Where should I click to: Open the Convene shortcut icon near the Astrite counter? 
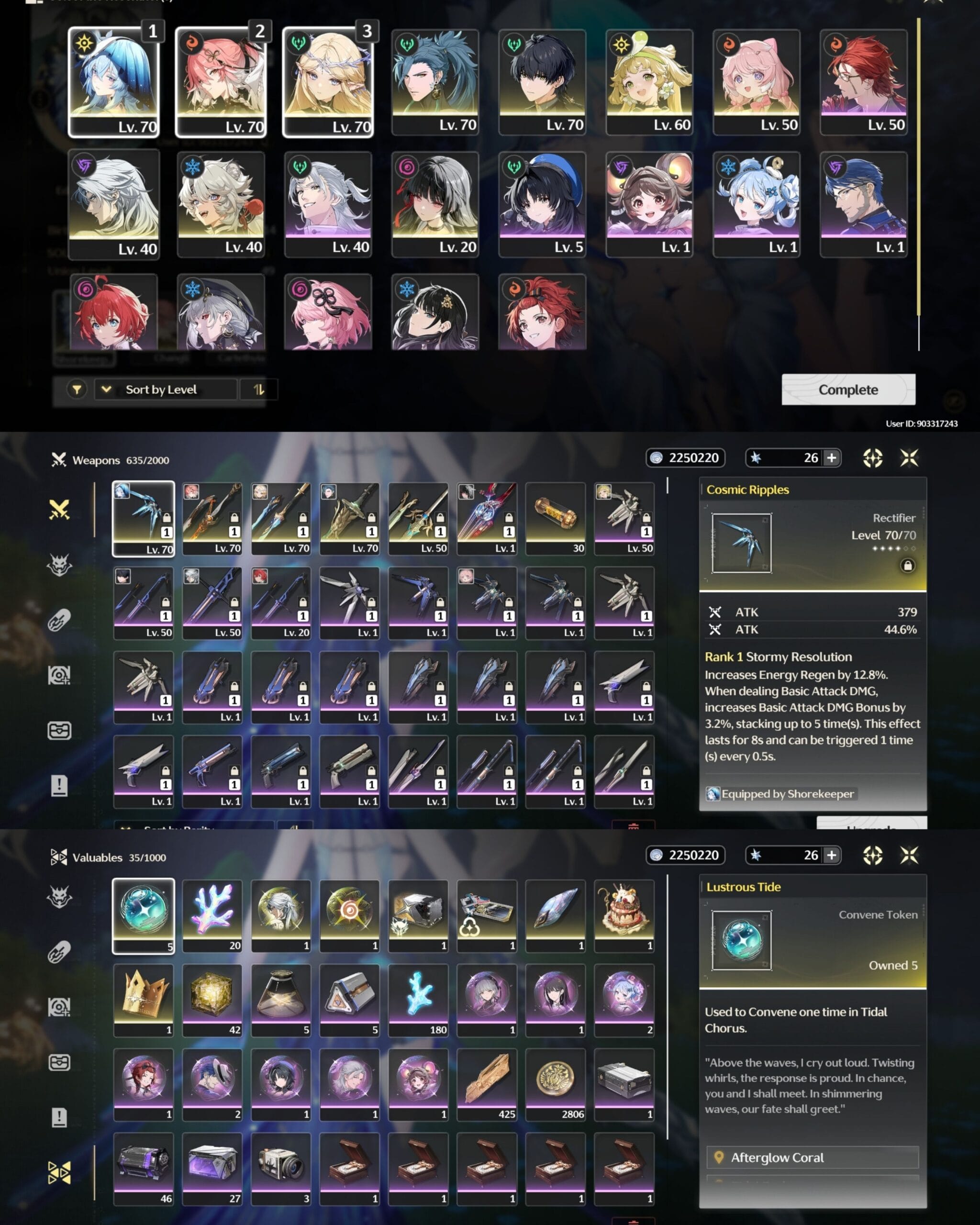coord(873,458)
